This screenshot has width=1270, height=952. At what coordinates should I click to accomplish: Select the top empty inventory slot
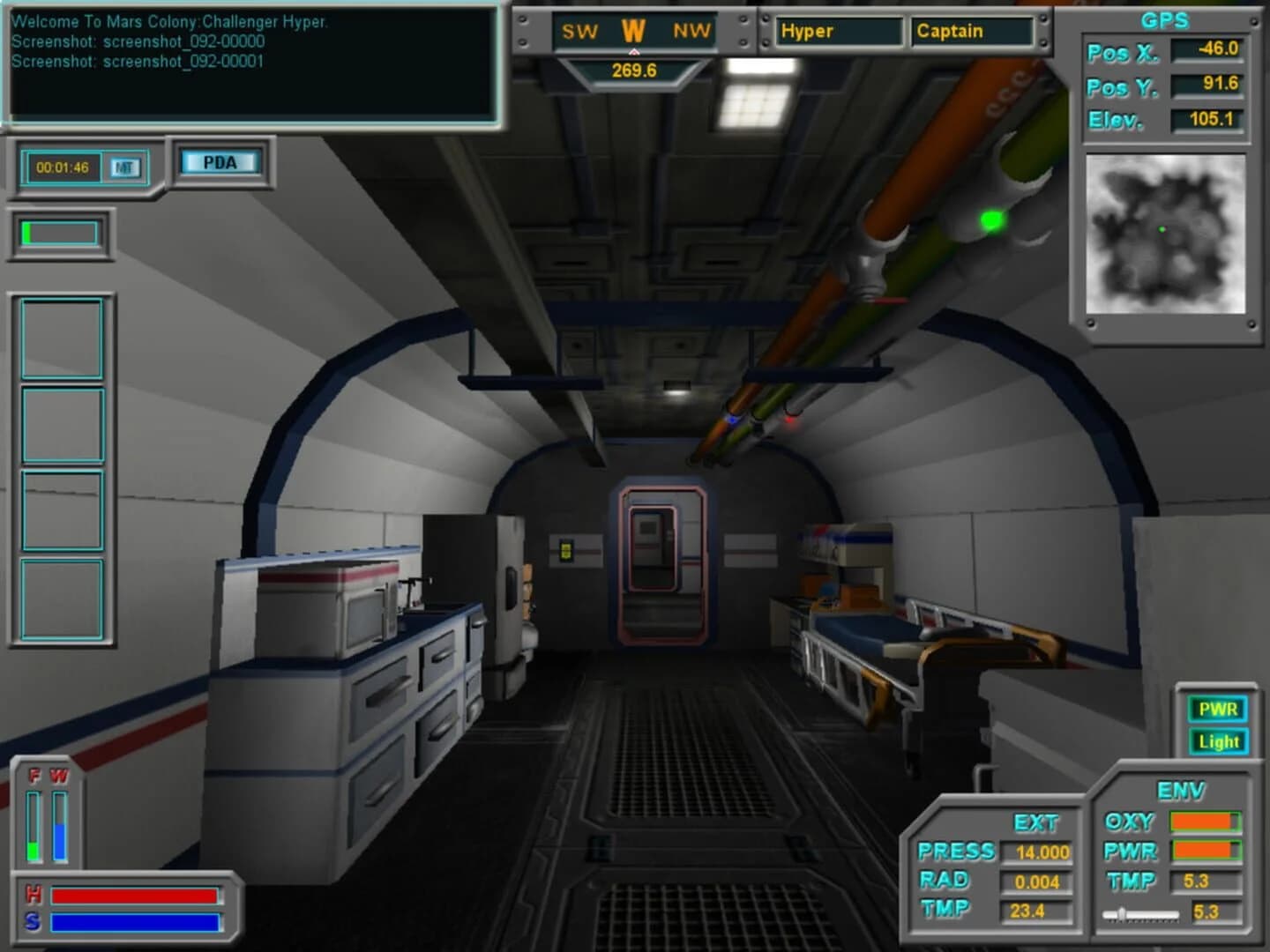pos(62,338)
